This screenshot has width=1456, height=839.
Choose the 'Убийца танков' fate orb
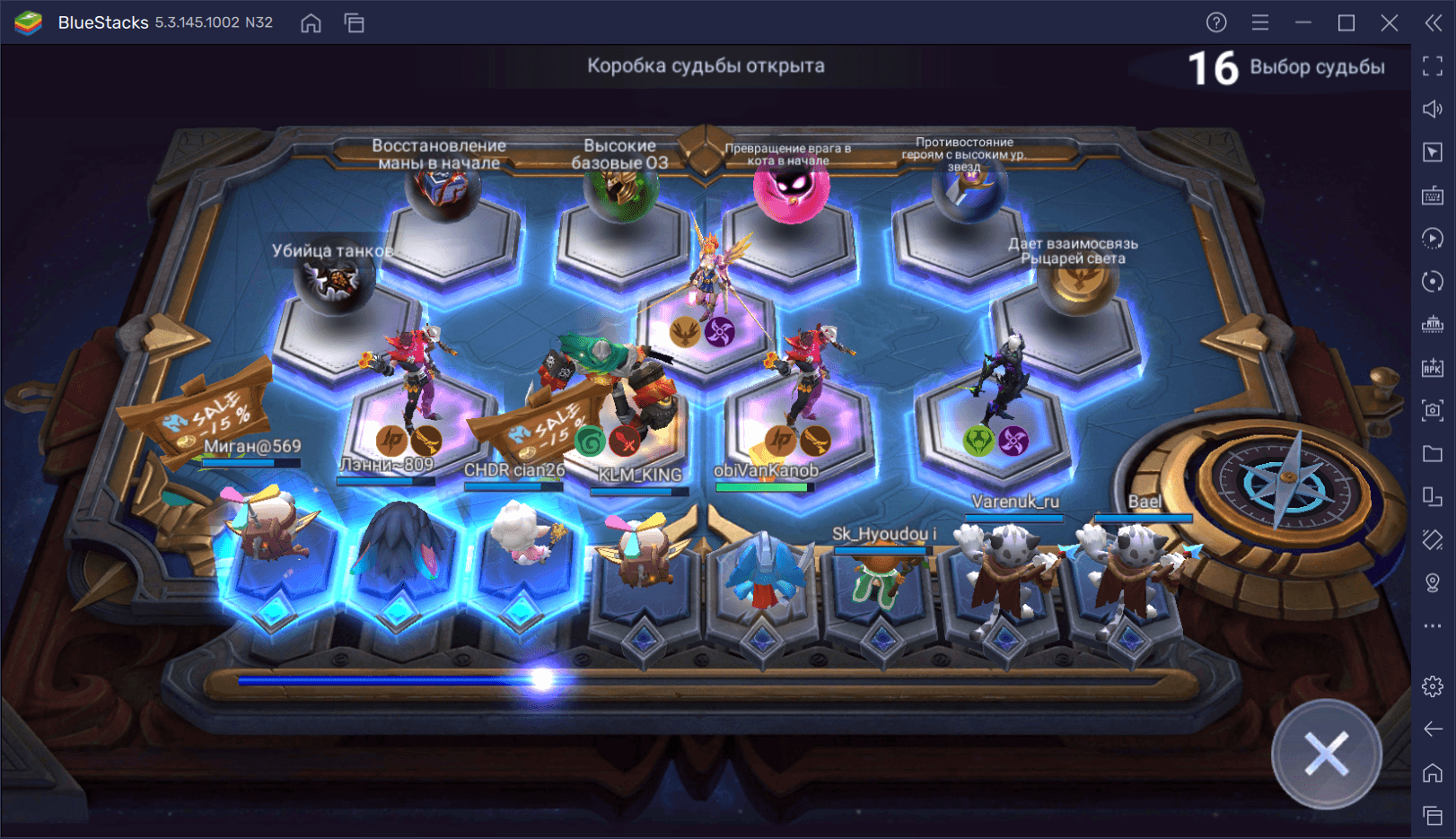tap(334, 283)
